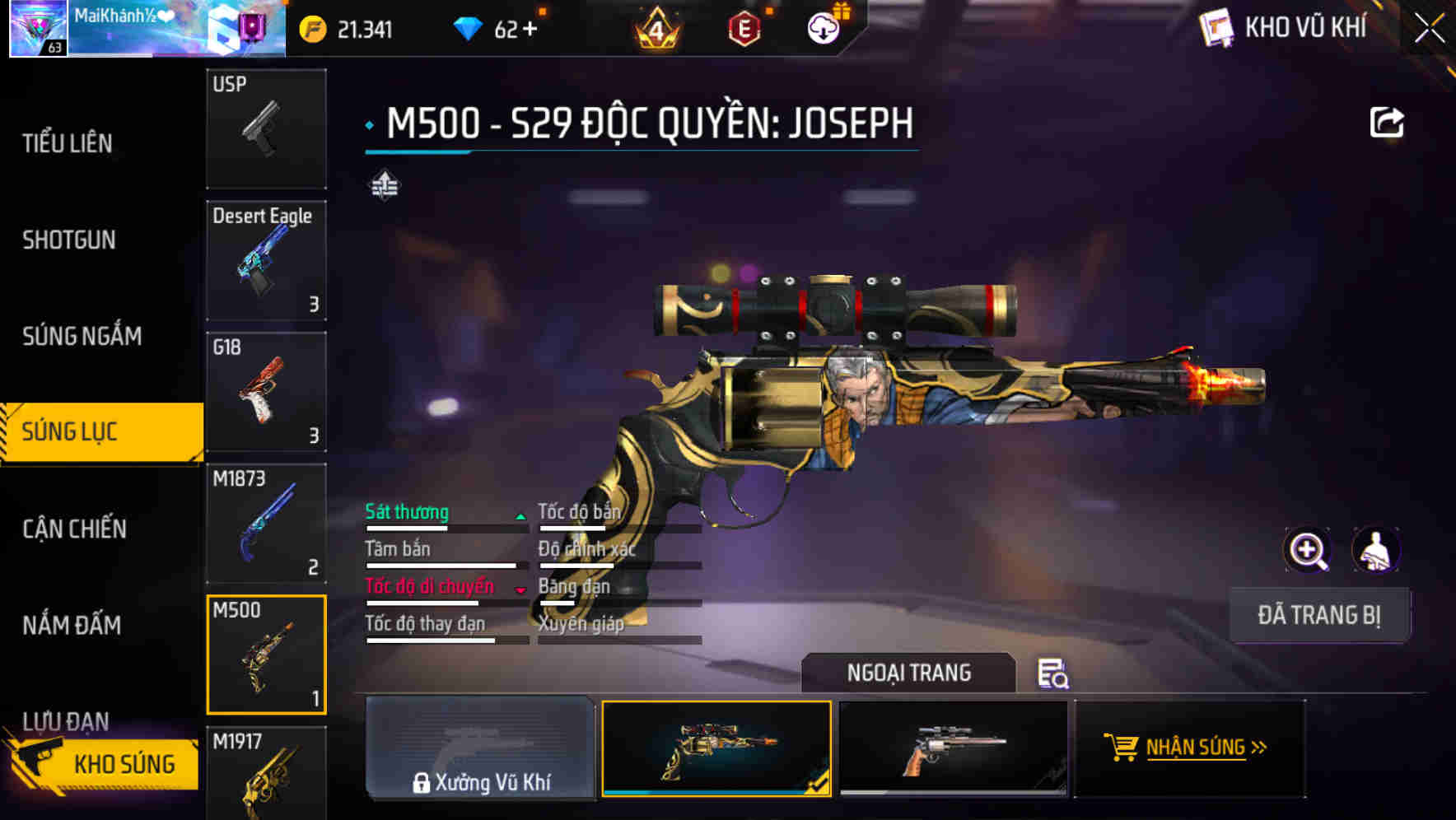Switch to the NGOẠI TRANG tab

click(910, 672)
